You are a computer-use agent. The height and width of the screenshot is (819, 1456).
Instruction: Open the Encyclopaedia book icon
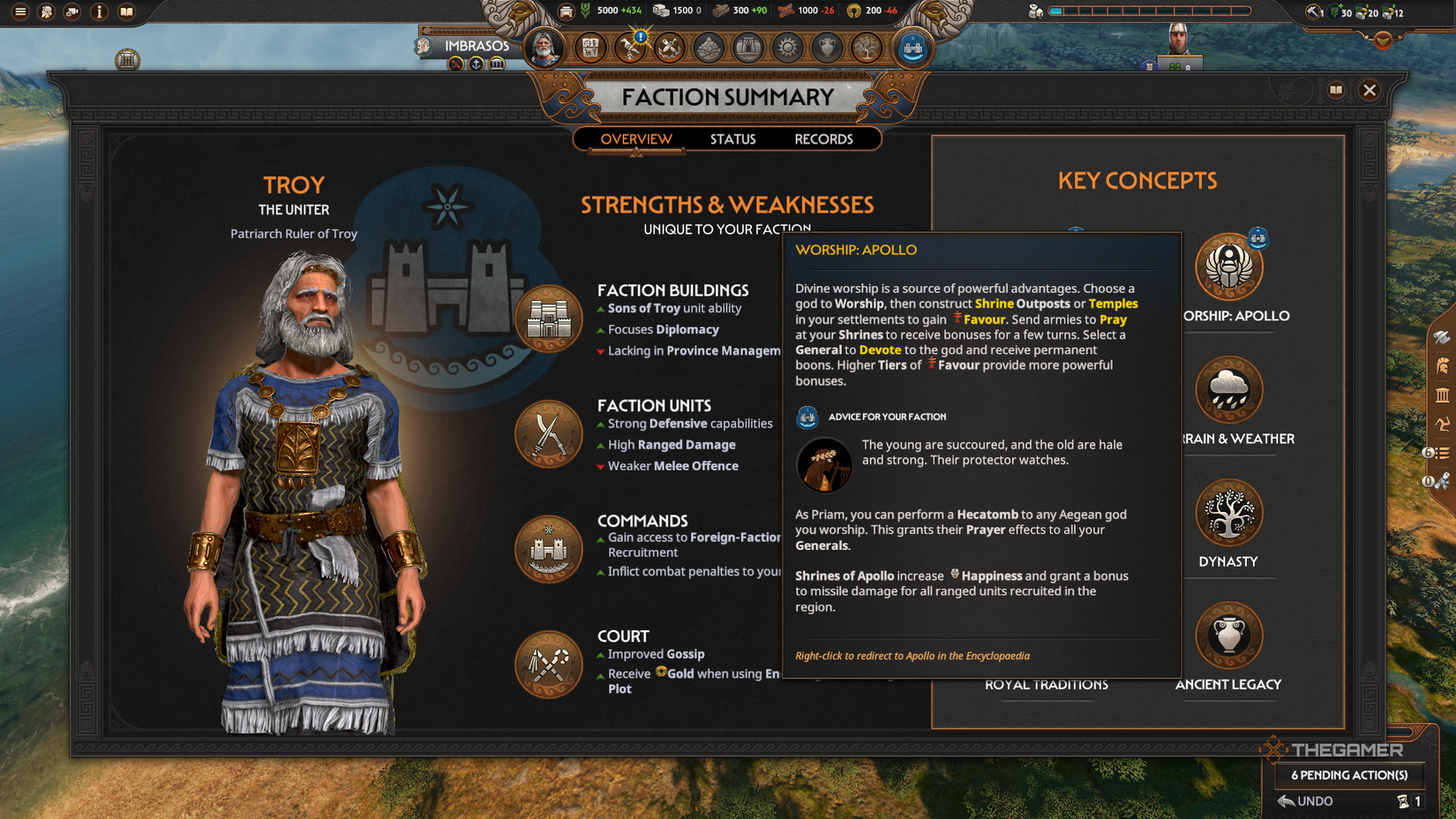(x=1337, y=90)
